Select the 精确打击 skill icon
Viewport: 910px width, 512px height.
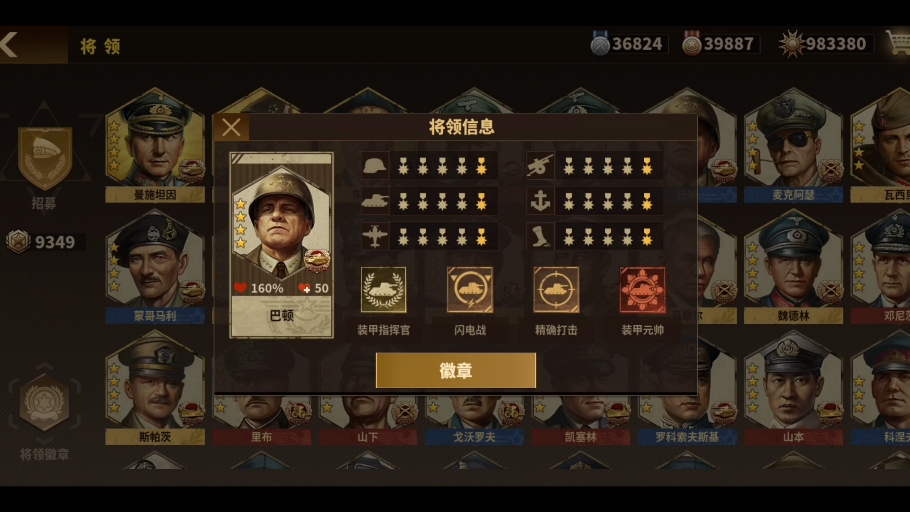556,290
